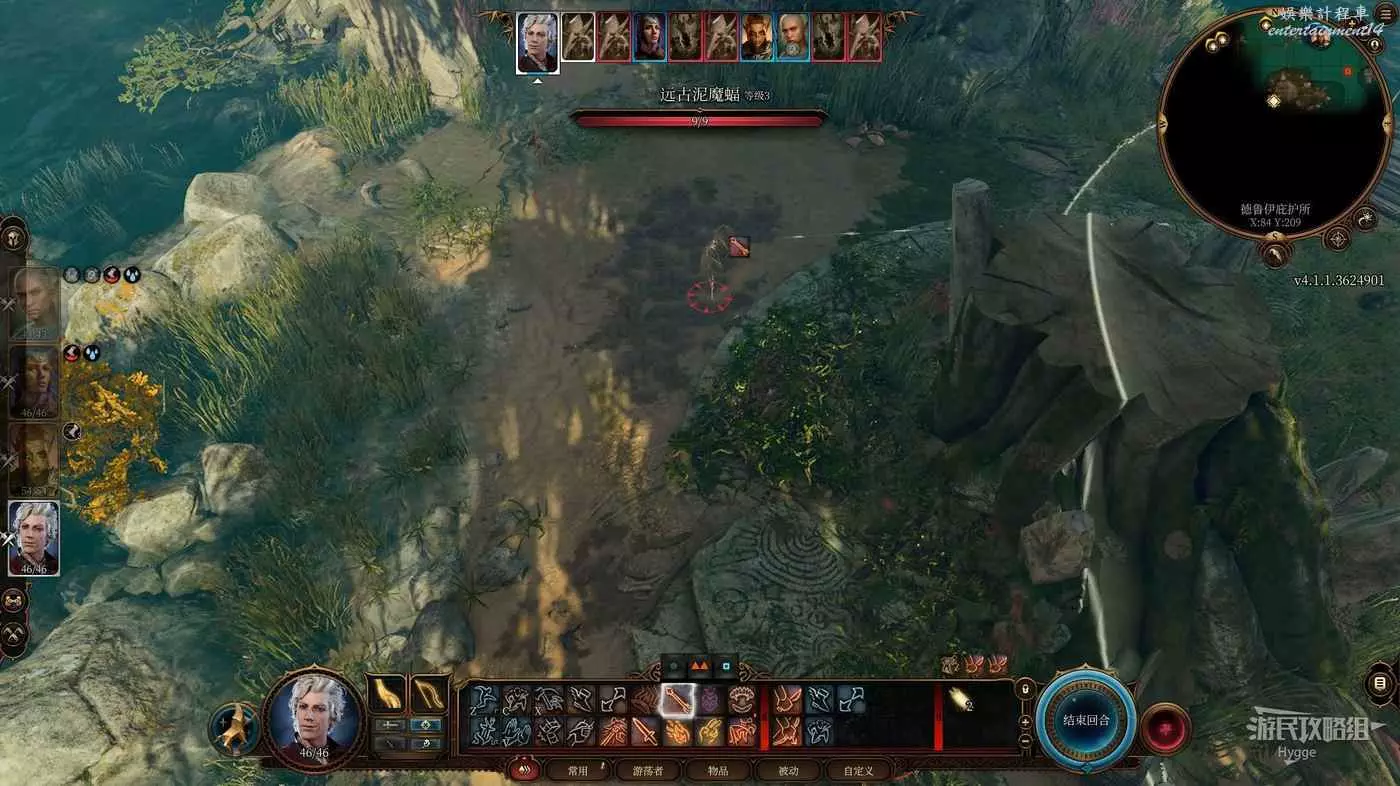Select the 被动 passives tab

(788, 770)
